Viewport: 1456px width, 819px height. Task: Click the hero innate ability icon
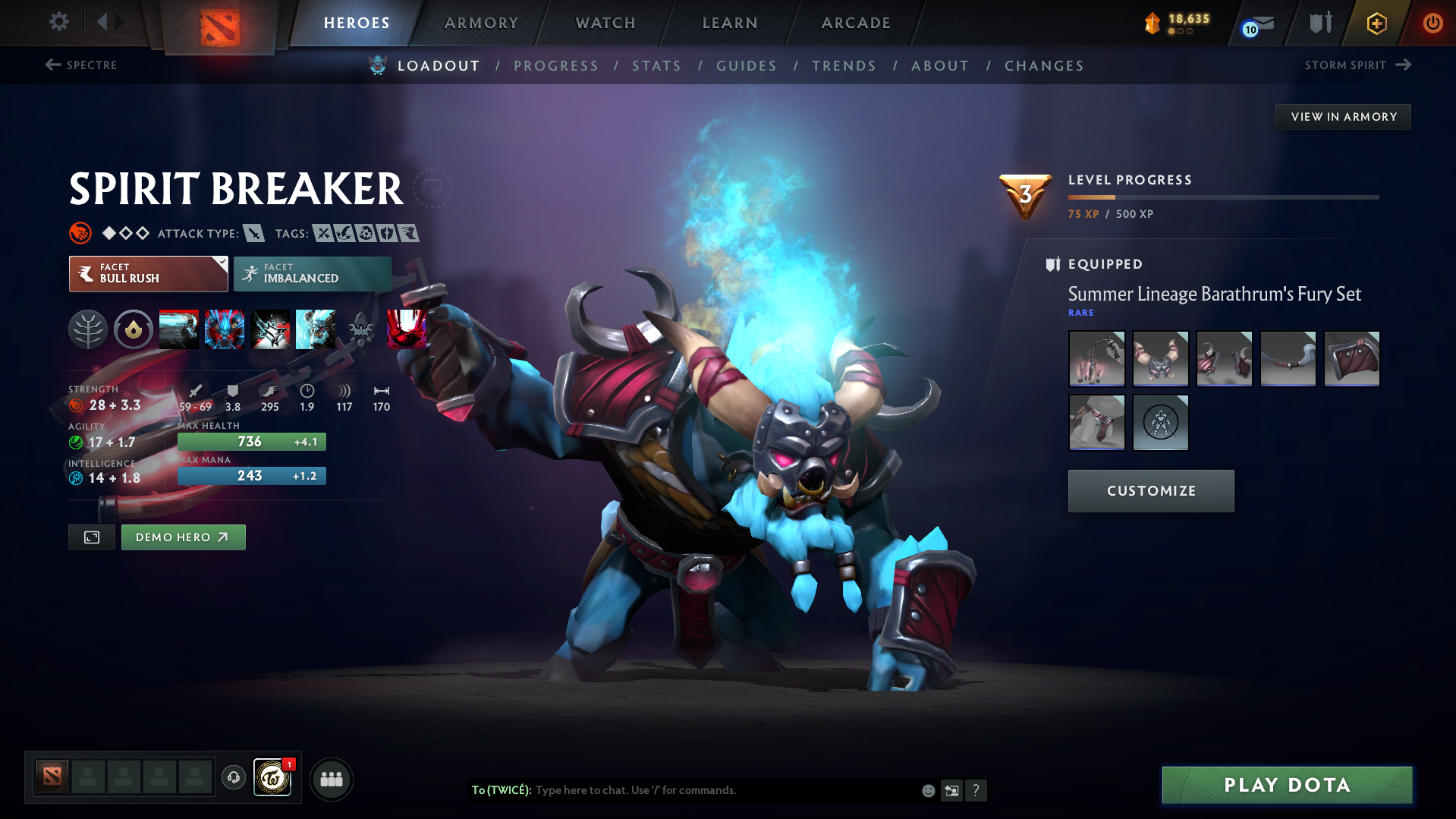(134, 329)
